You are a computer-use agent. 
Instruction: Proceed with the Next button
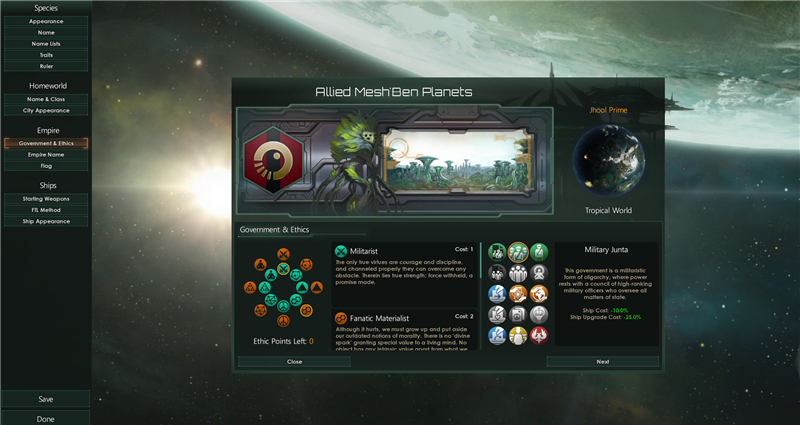click(x=602, y=361)
